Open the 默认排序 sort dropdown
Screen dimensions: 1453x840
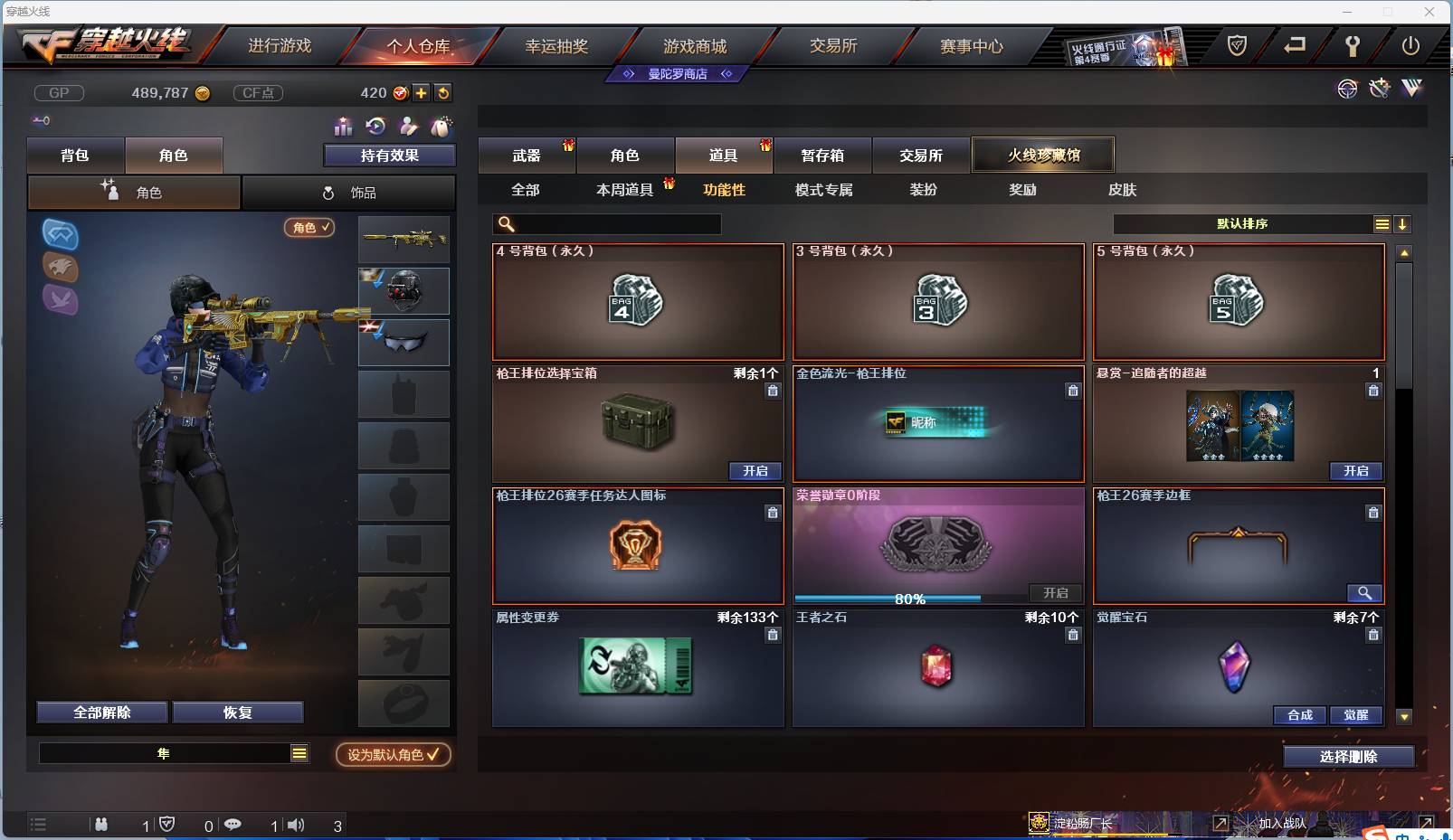(1244, 223)
